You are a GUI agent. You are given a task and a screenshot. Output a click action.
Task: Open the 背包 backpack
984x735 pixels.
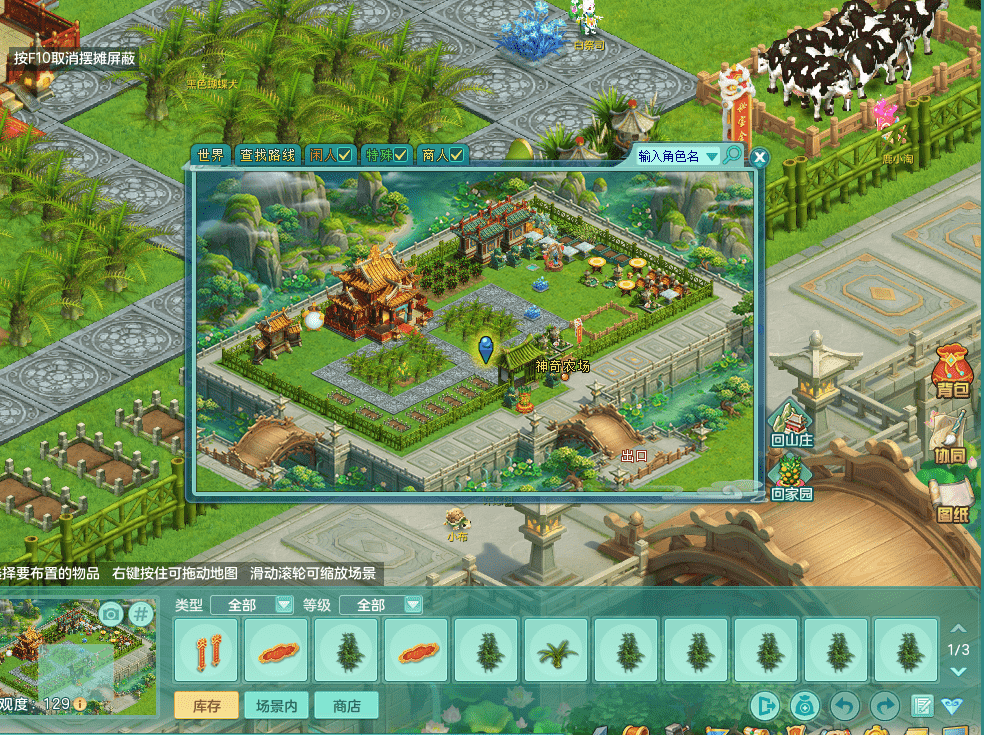pos(953,372)
